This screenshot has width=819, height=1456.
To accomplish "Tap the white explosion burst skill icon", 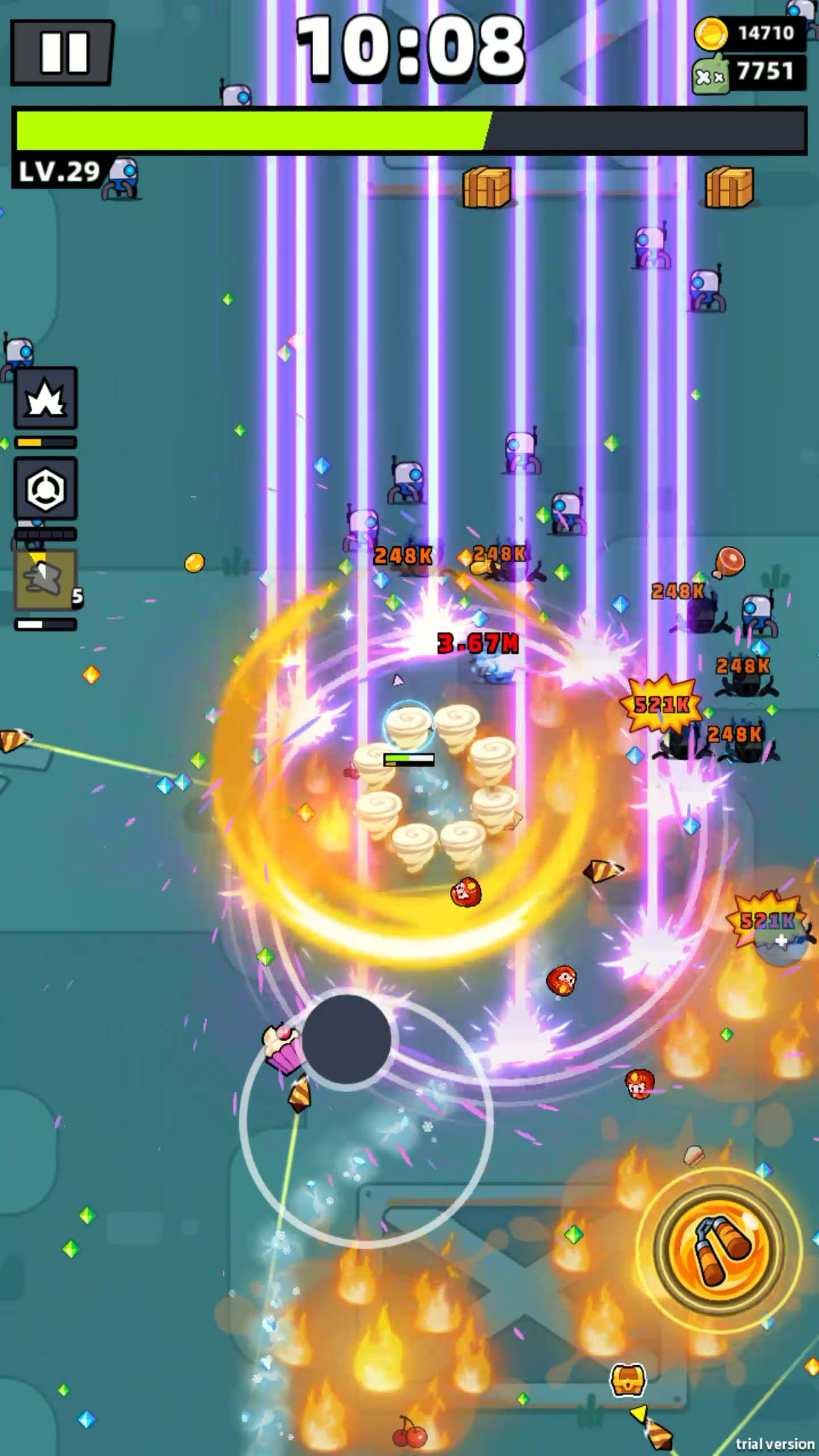I will pos(45,398).
